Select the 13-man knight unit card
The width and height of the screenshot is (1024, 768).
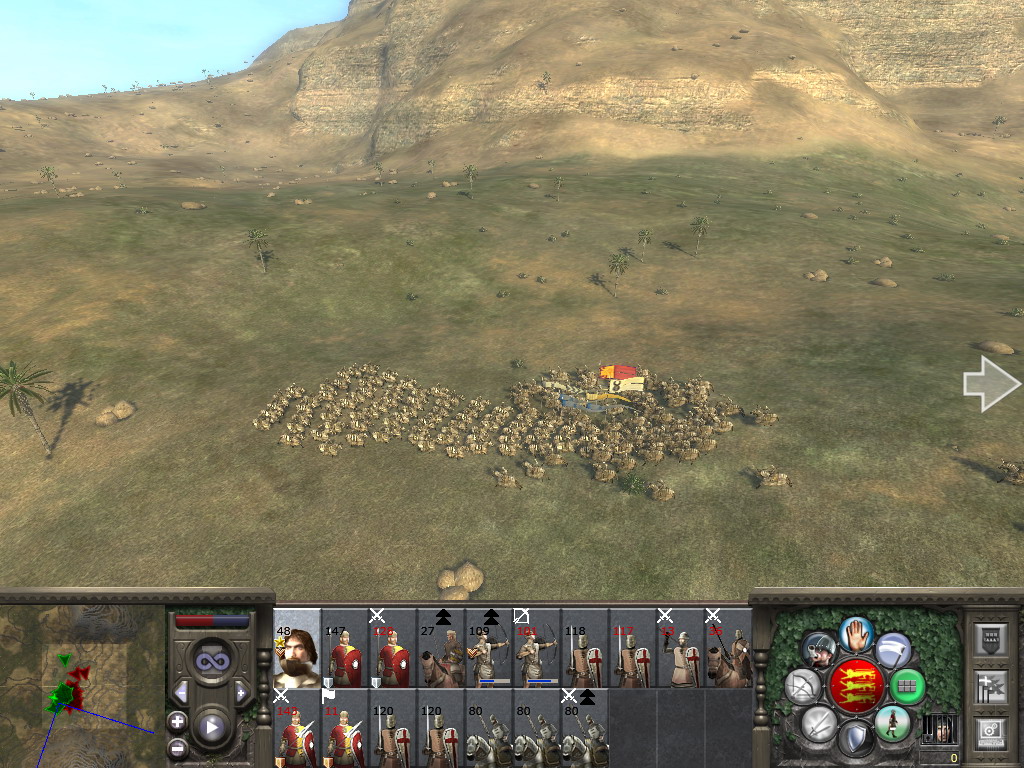[681, 648]
